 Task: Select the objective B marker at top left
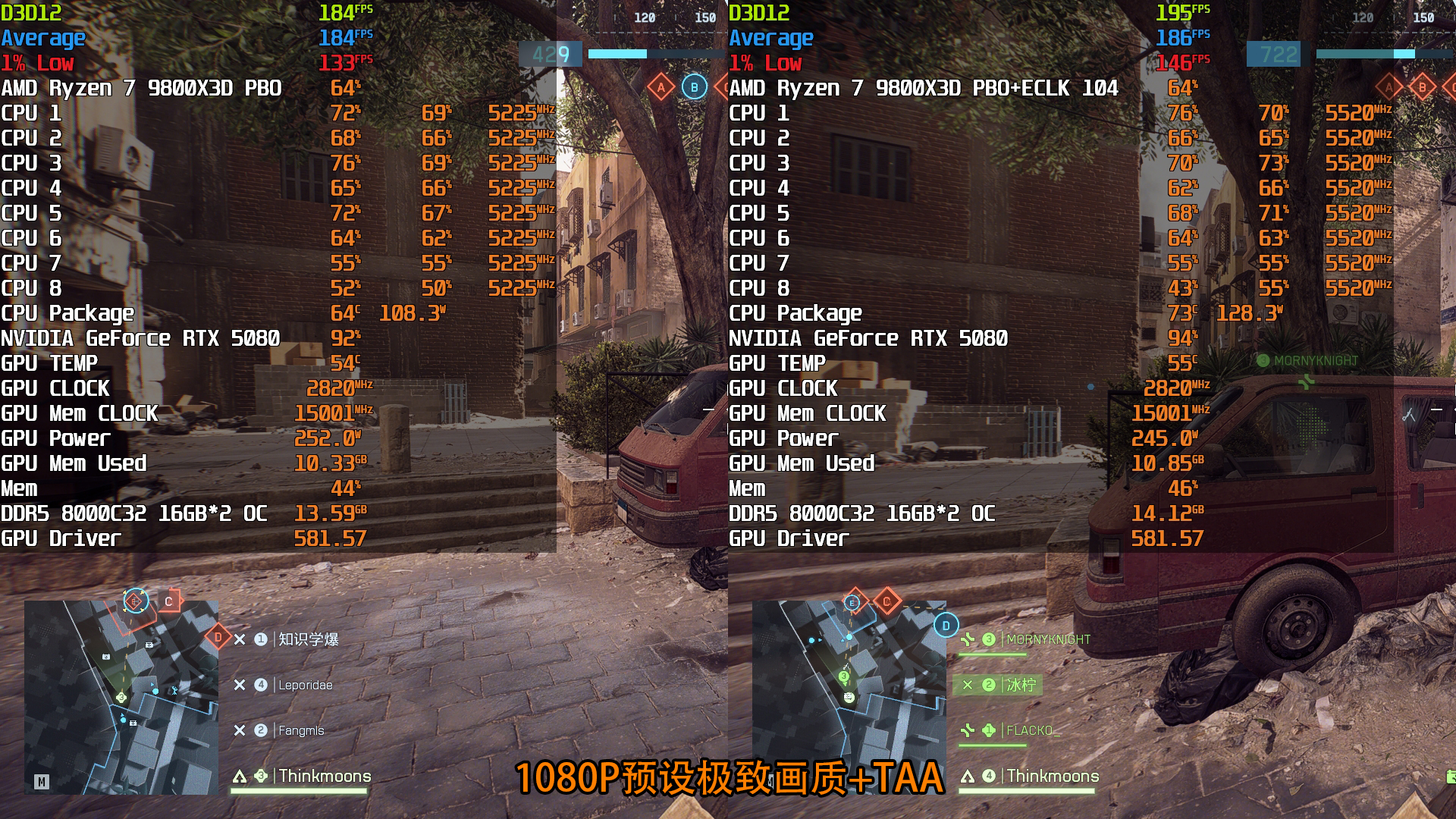(x=694, y=87)
